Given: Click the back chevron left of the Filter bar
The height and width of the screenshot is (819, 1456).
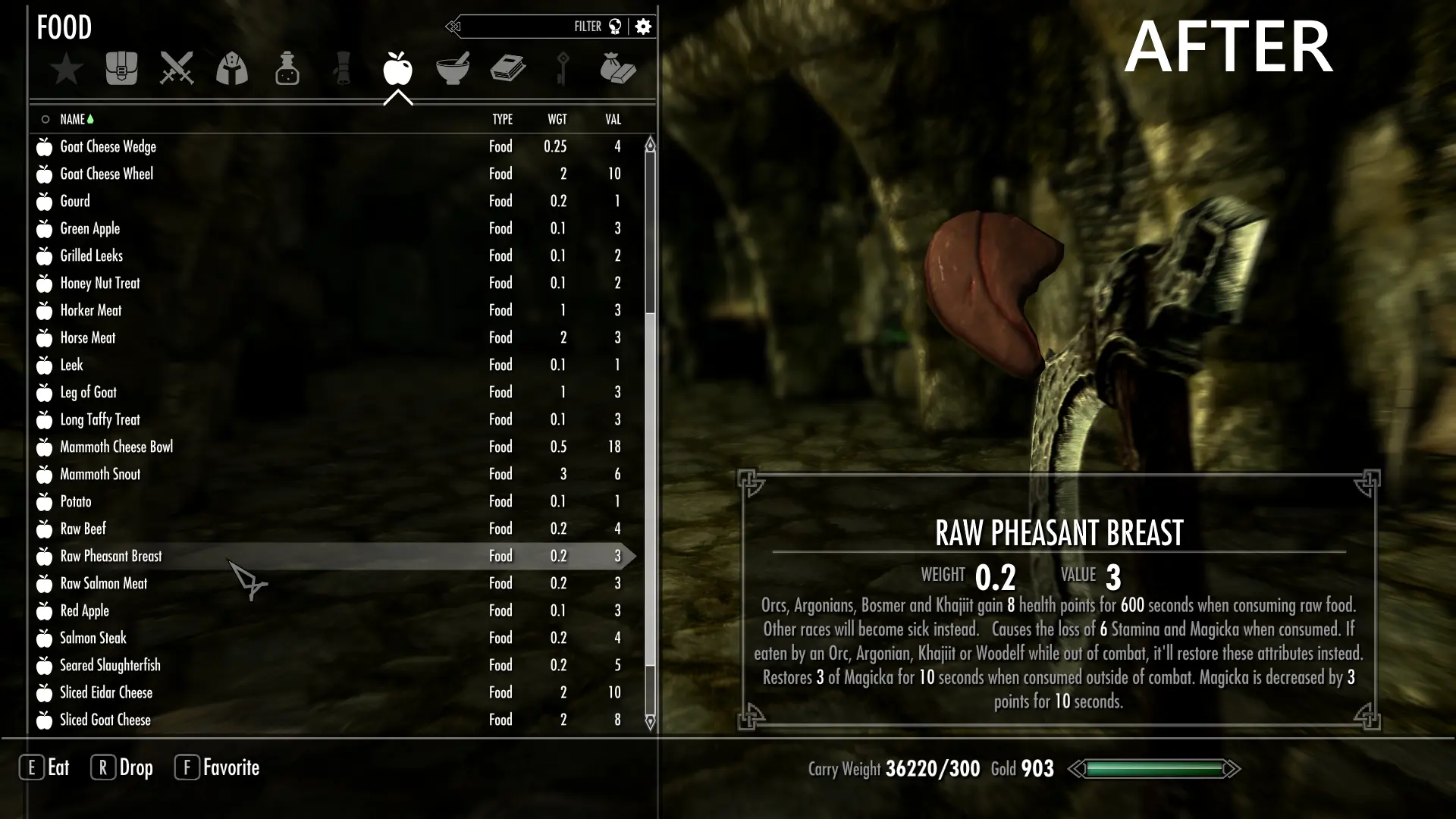Looking at the screenshot, I should (453, 26).
